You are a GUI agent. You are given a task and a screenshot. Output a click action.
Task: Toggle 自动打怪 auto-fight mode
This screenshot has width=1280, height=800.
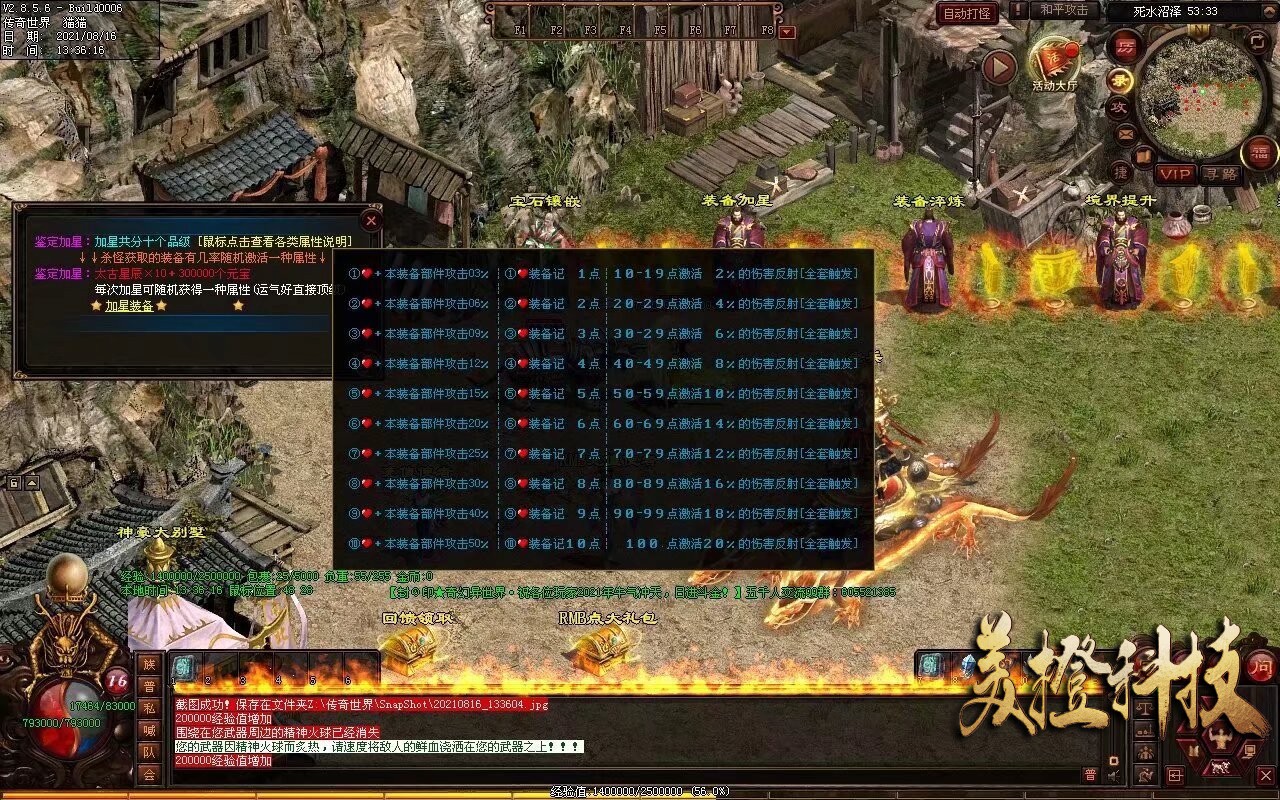coord(969,13)
